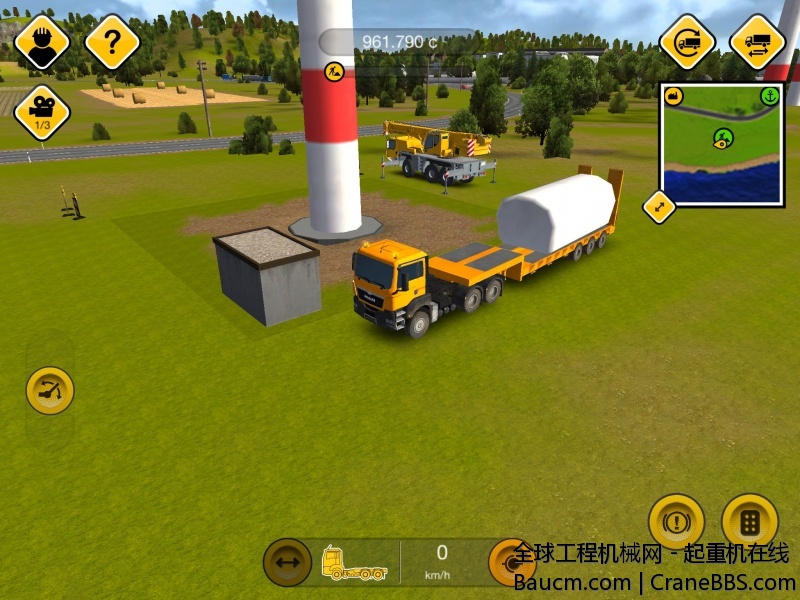This screenshot has height=600, width=800.
Task: Select the factory marker on the minimap
Action: point(674,97)
